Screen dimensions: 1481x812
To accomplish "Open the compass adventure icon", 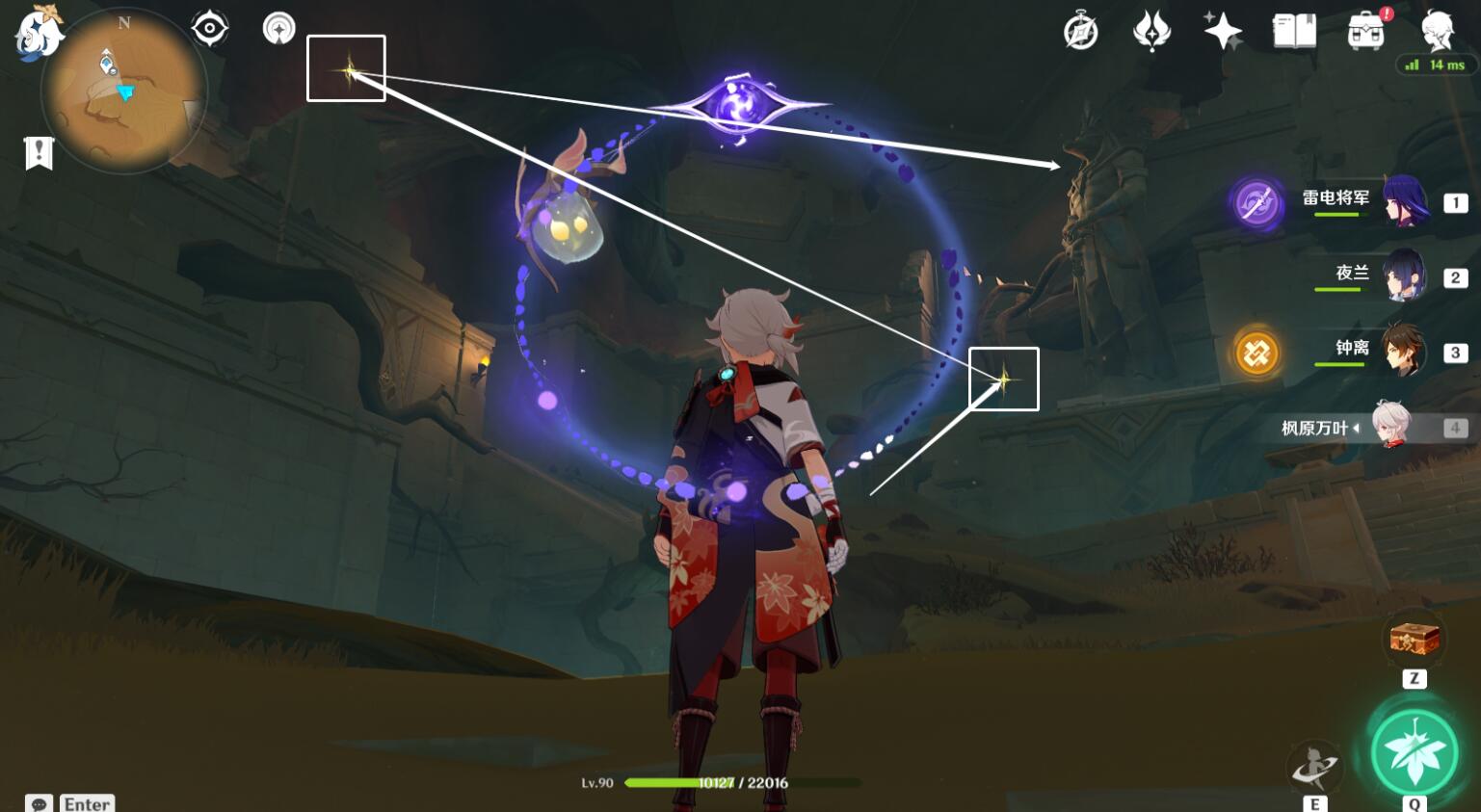I will coord(1080,32).
